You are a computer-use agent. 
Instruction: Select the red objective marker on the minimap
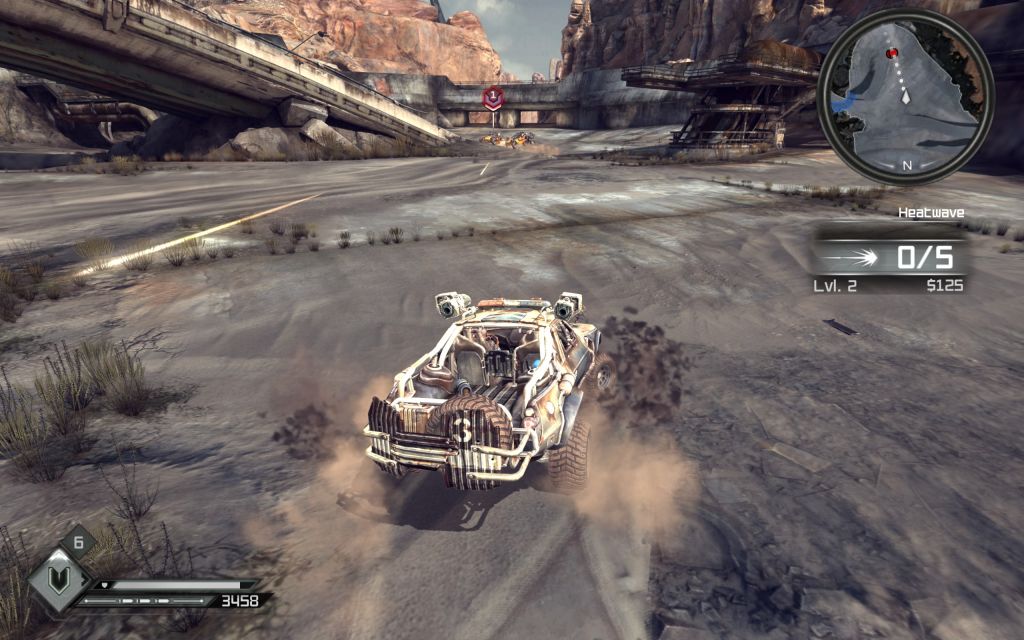click(892, 53)
